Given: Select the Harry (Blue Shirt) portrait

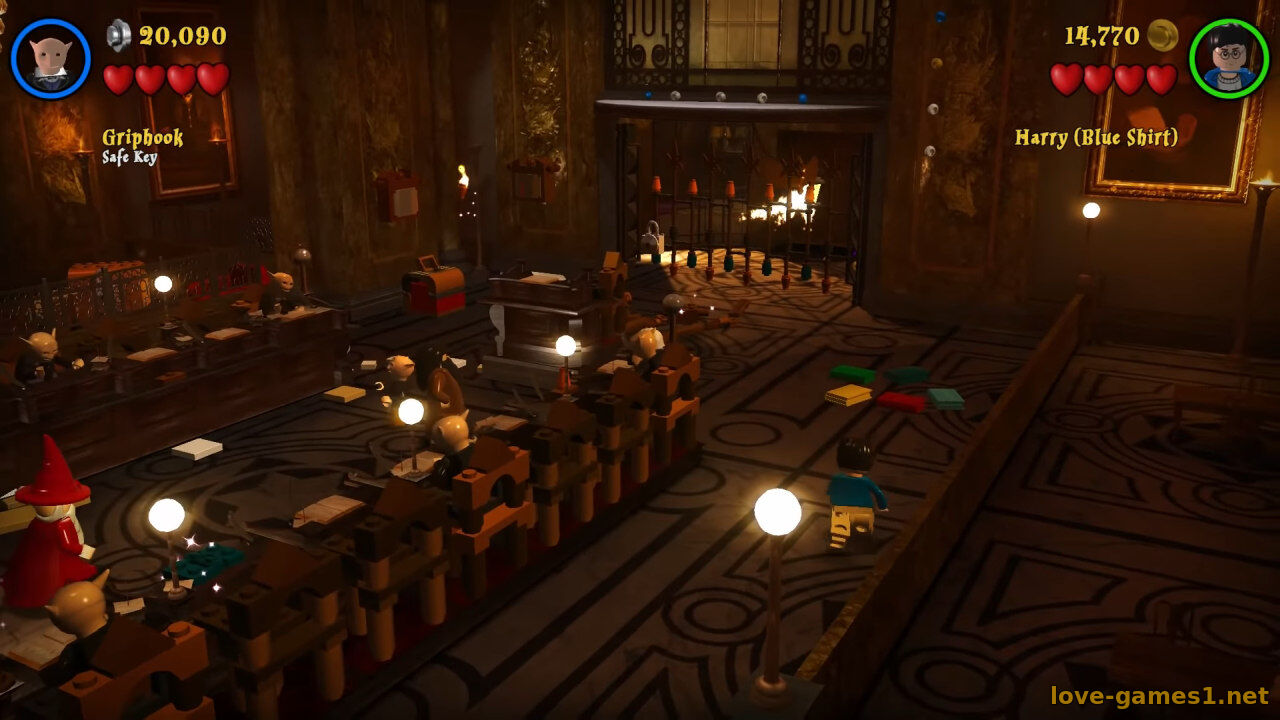Looking at the screenshot, I should click(1228, 58).
